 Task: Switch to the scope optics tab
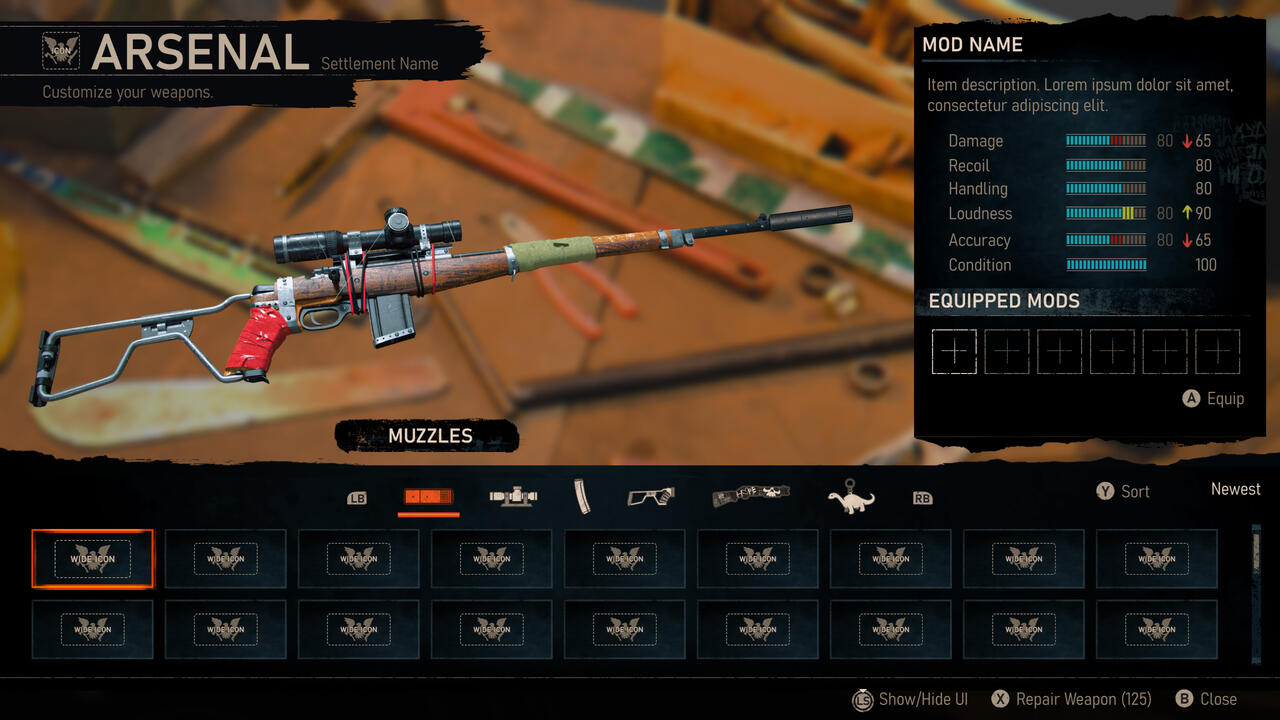tap(514, 496)
